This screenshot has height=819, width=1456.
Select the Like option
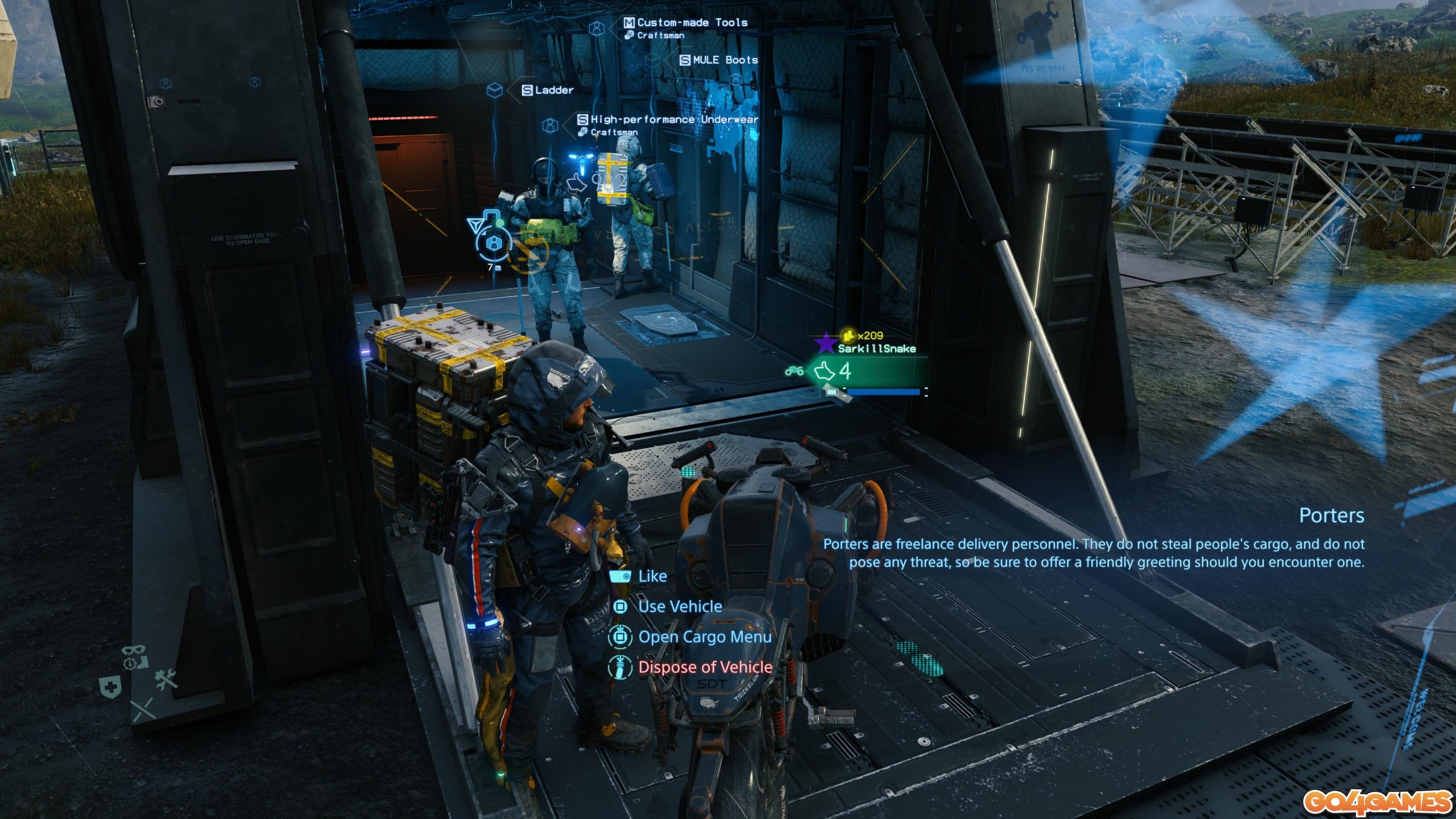pyautogui.click(x=651, y=576)
